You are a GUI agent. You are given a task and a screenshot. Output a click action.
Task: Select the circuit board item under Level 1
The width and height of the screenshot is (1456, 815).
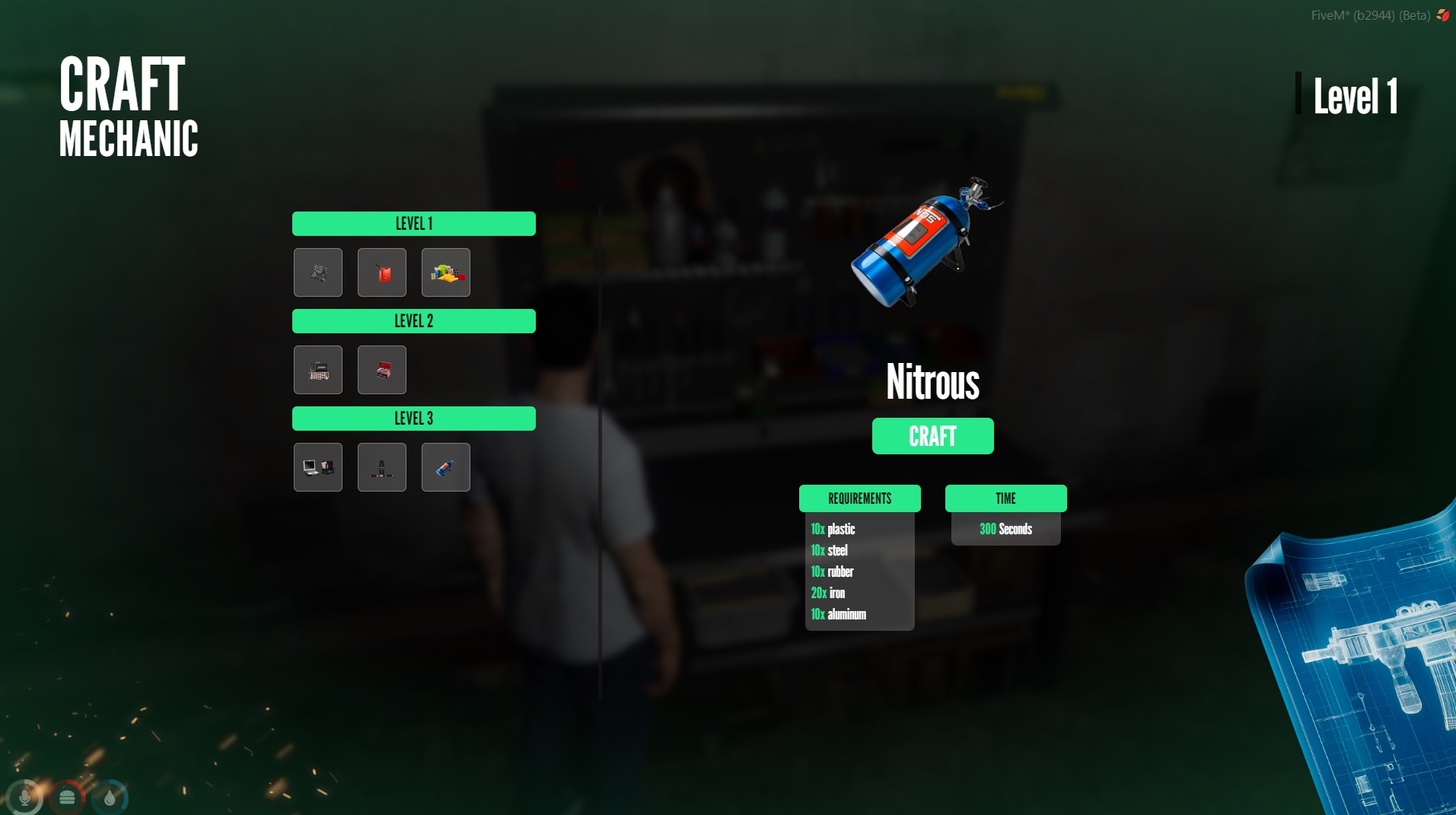[318, 272]
